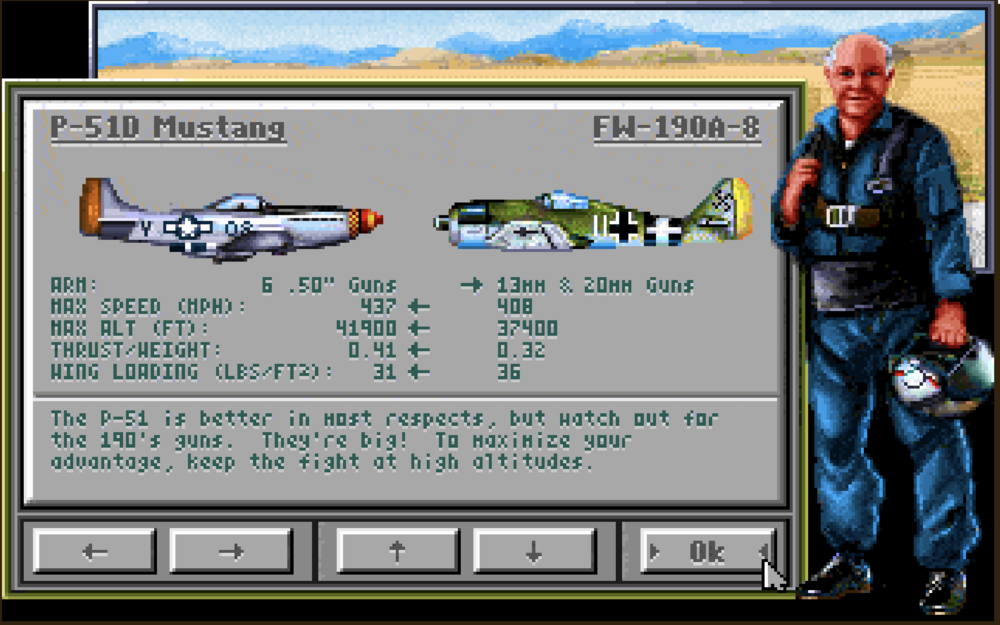Confirm with the Ok button

(707, 551)
